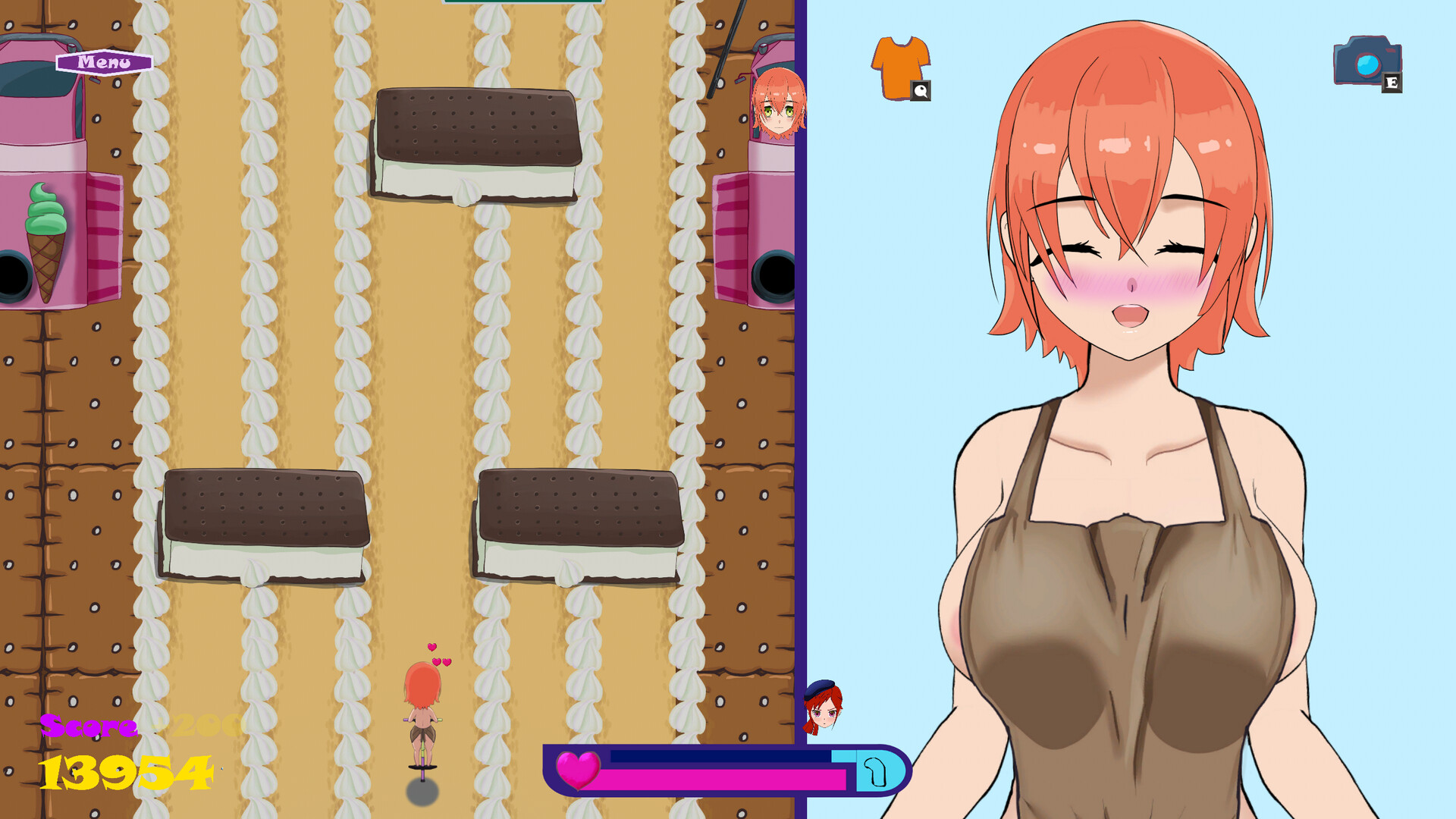Click the mouse-button icon at the meter's end
This screenshot has width=1456, height=819.
coord(874,771)
